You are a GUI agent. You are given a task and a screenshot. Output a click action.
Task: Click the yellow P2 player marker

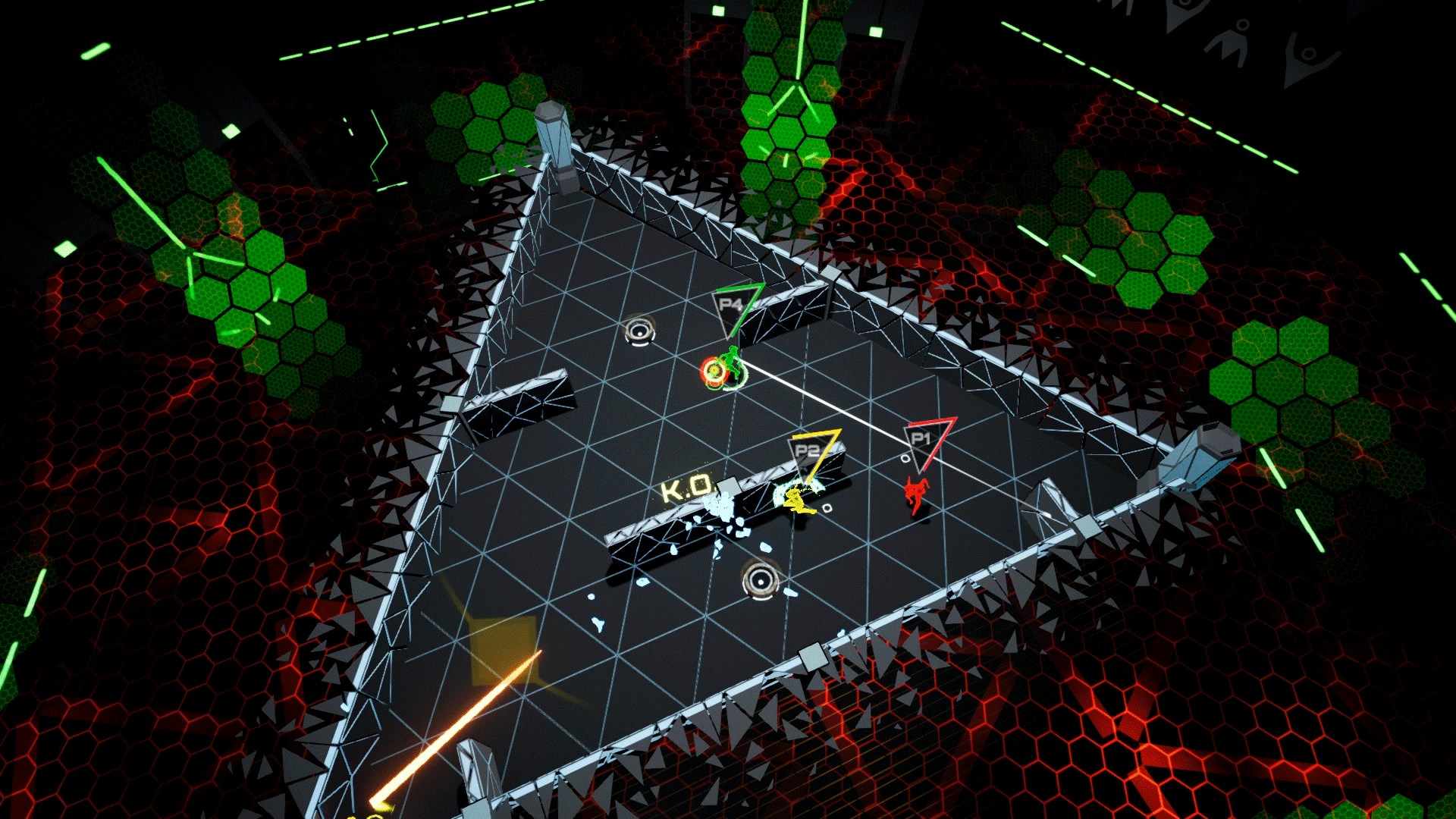808,451
